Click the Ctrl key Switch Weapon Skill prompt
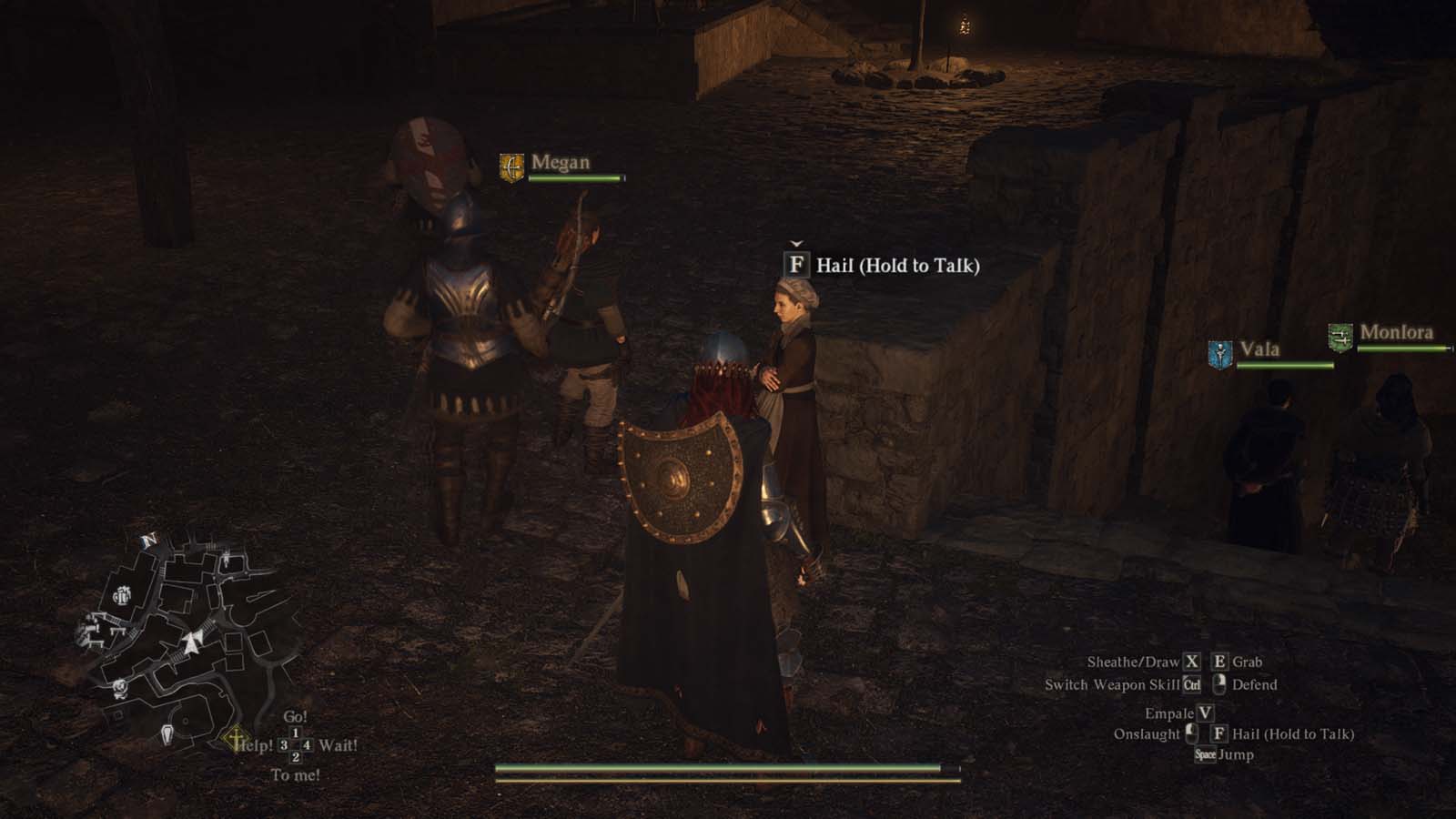Image resolution: width=1456 pixels, height=819 pixels. pos(1193,684)
